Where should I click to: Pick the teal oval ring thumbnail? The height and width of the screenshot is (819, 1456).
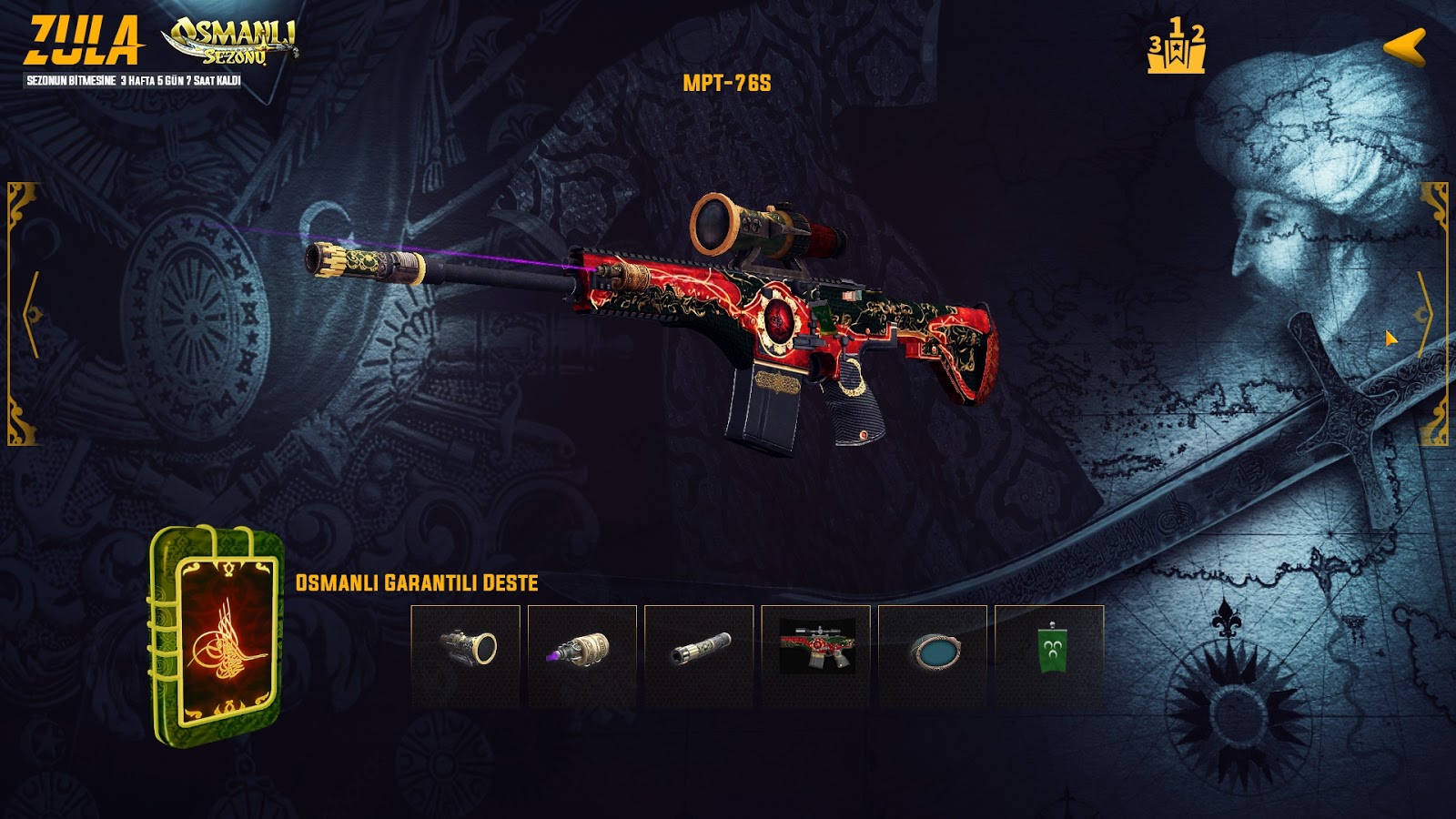[932, 655]
